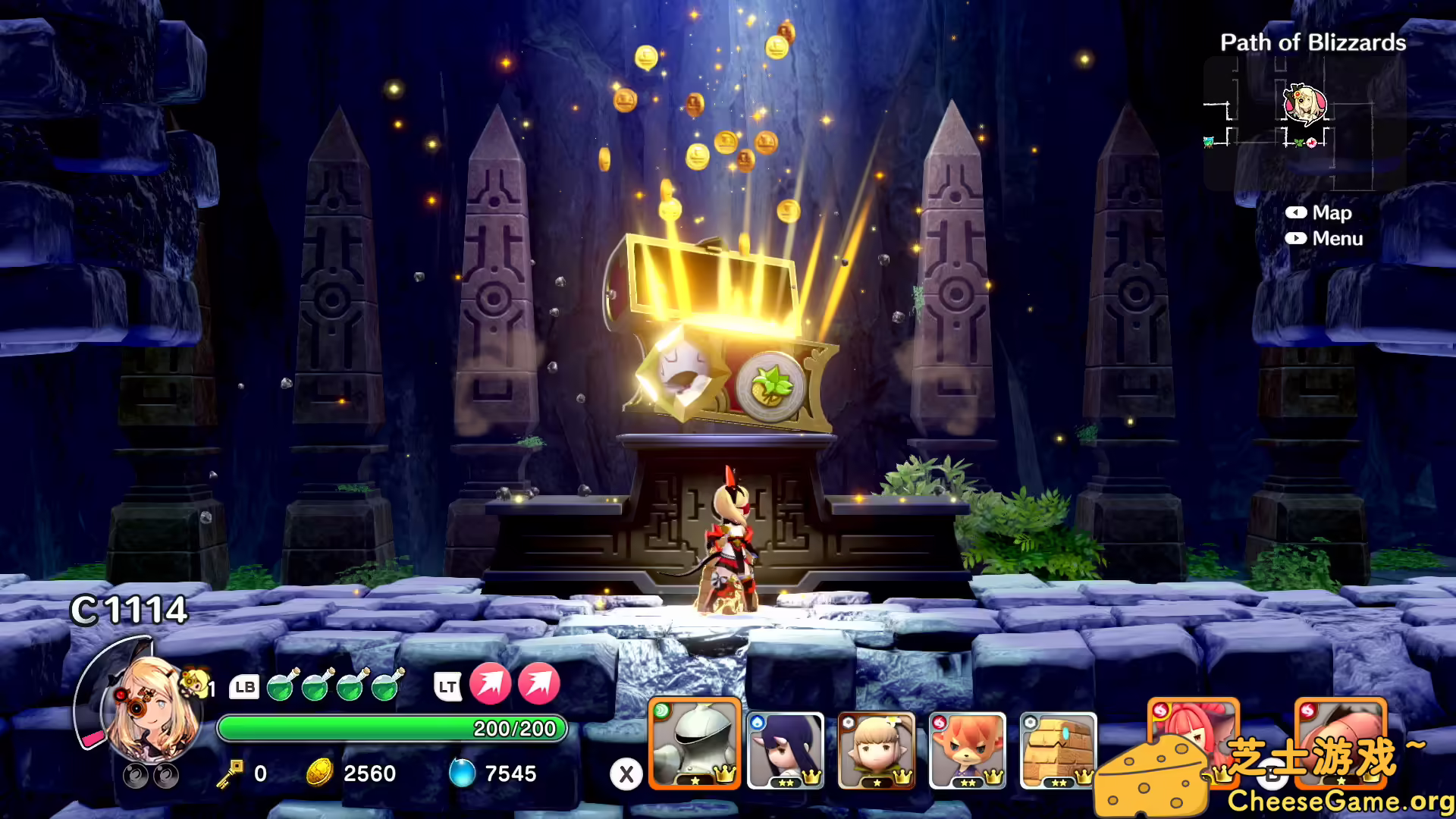Select the stone block companion portrait

tap(1059, 751)
